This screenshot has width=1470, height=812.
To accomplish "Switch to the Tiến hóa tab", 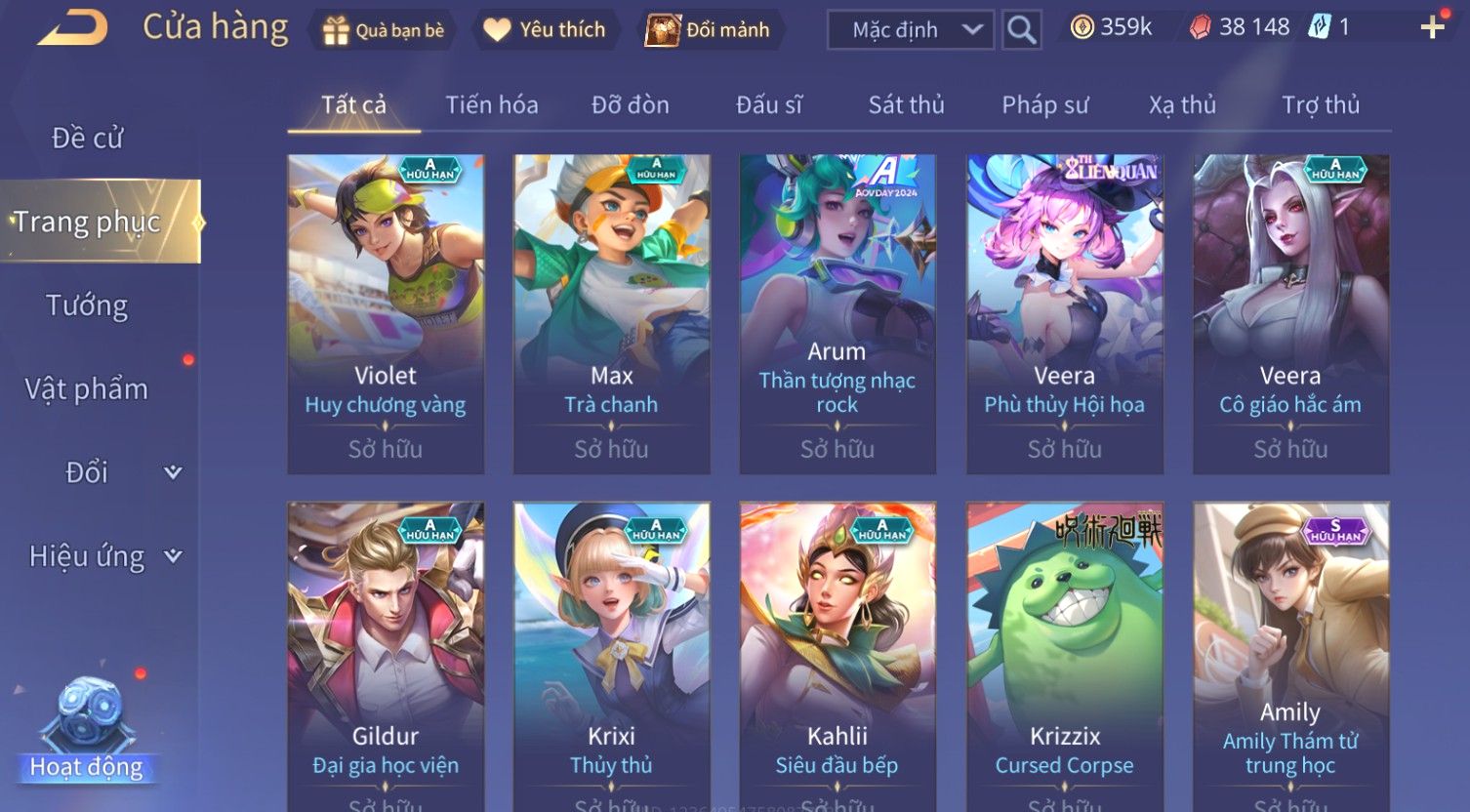I will [492, 105].
